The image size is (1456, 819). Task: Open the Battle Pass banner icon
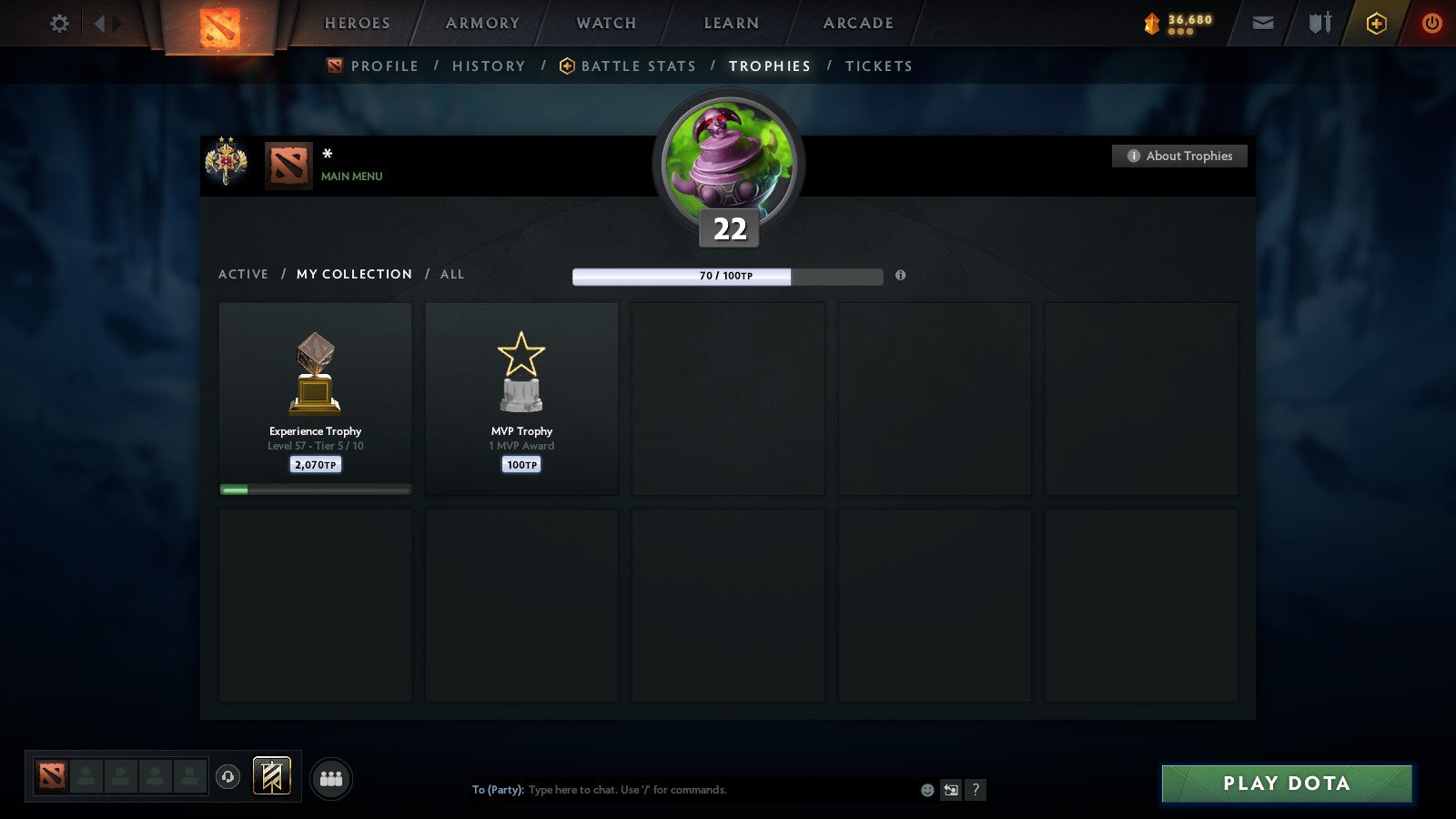click(270, 774)
